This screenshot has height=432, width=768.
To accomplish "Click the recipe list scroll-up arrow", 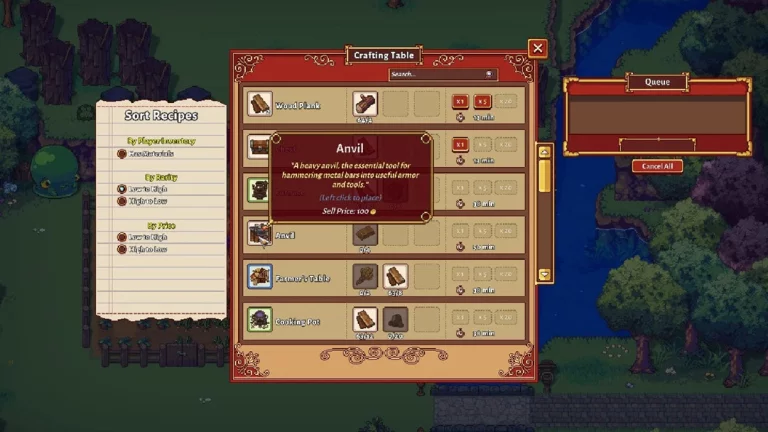I will click(x=545, y=151).
